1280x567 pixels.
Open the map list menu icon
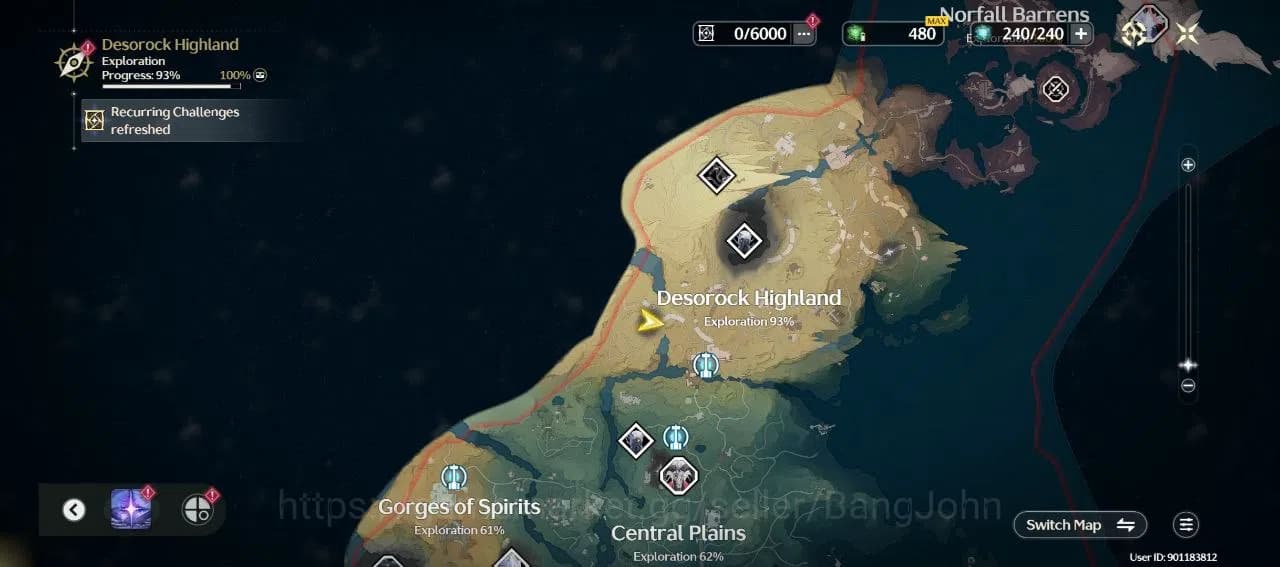pyautogui.click(x=1186, y=525)
